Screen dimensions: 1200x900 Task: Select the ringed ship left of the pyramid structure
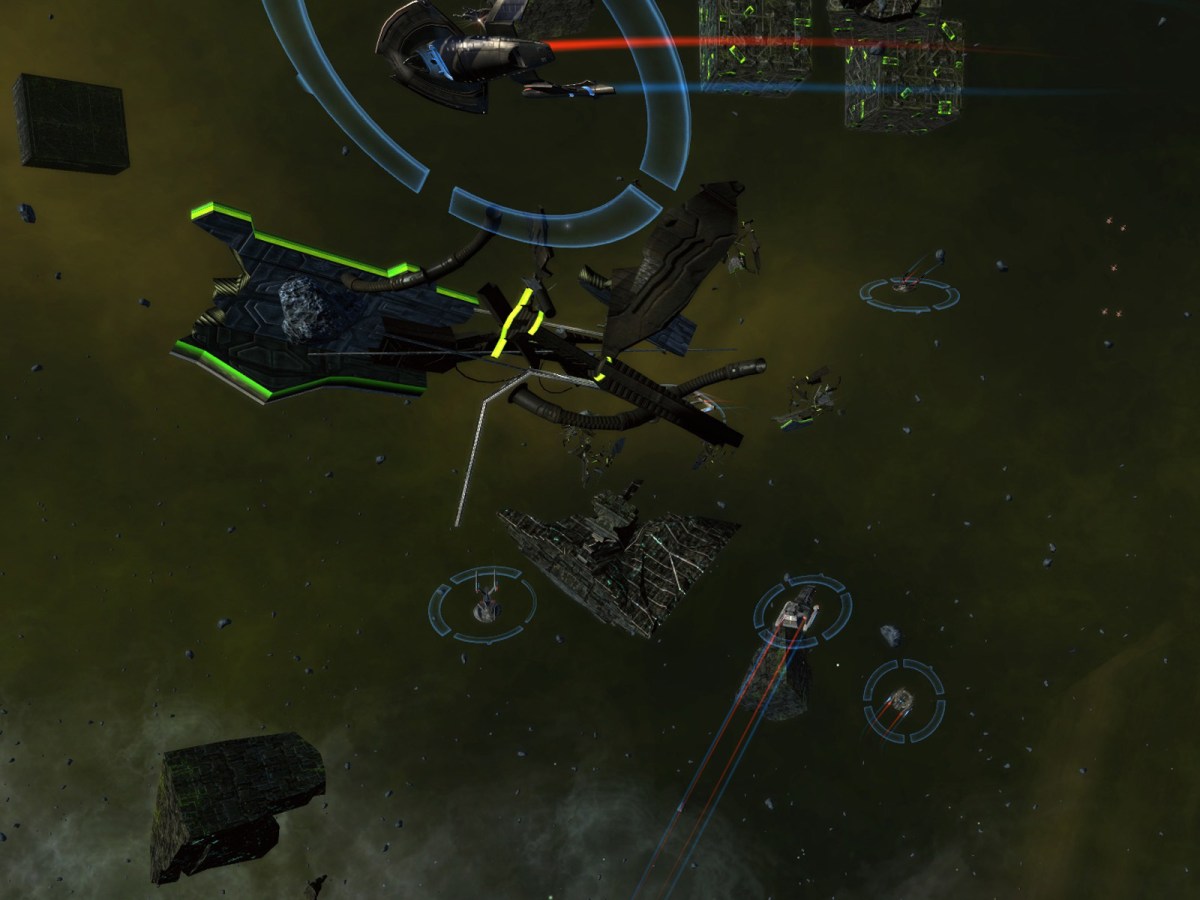click(x=484, y=603)
